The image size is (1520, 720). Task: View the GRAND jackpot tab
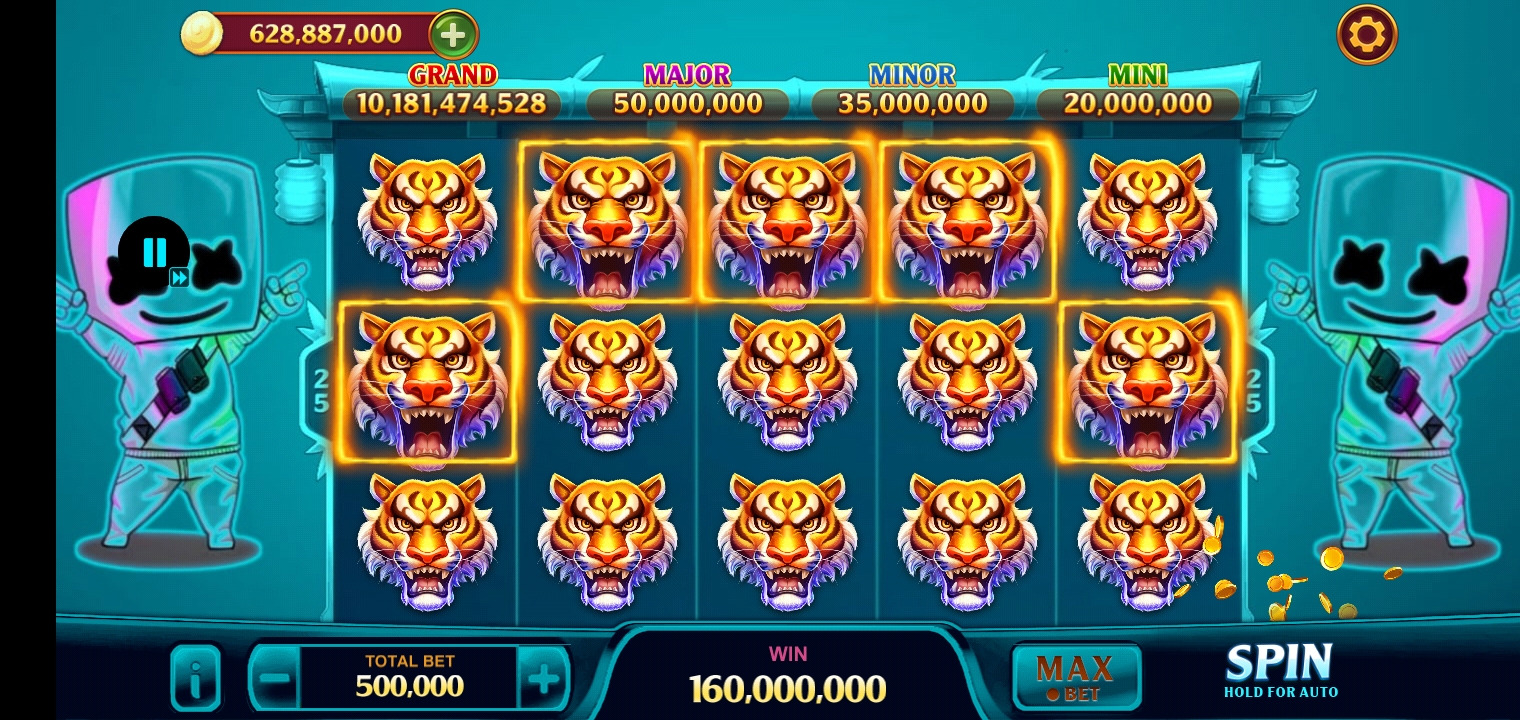pyautogui.click(x=452, y=75)
